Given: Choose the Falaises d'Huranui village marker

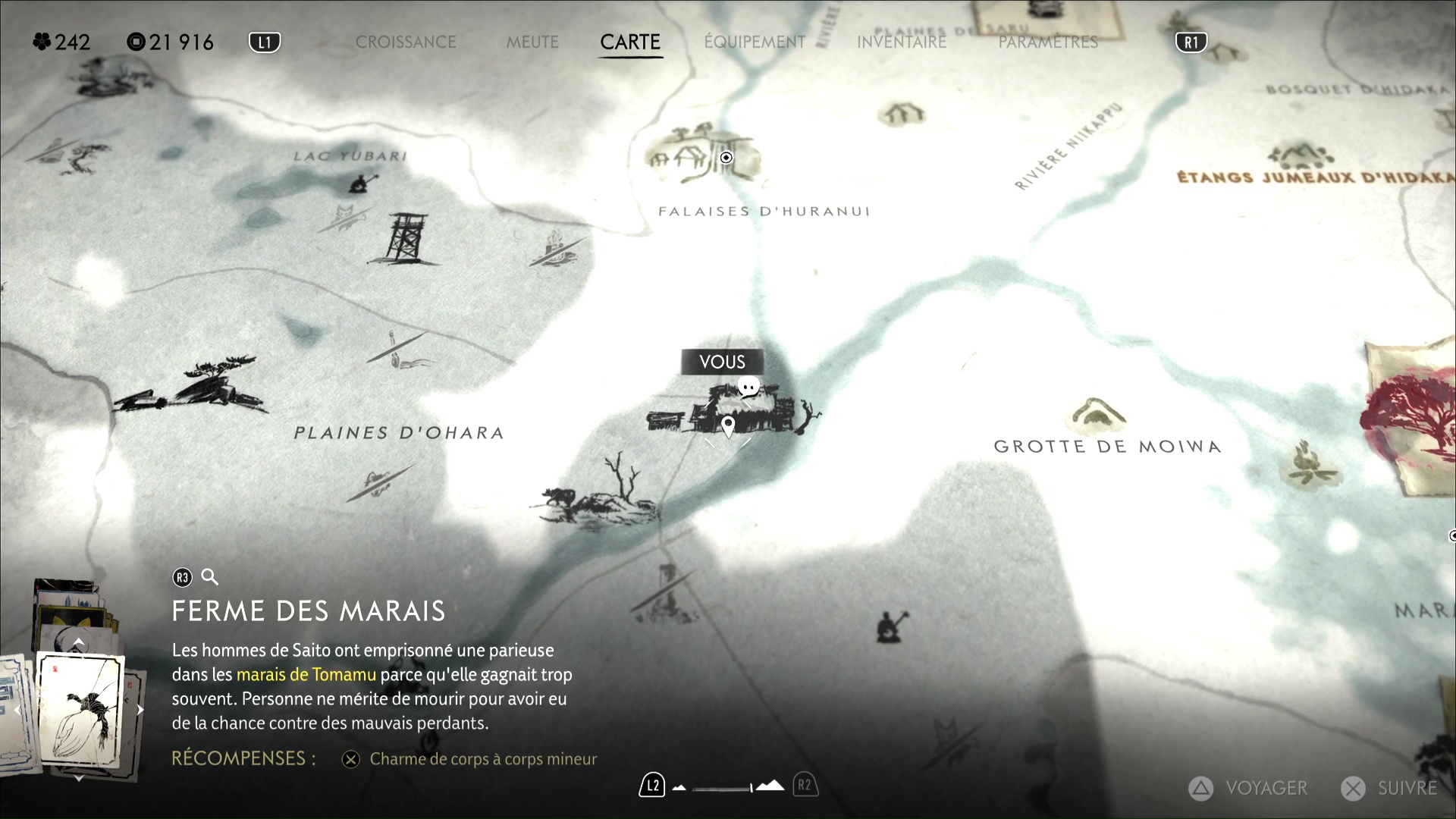Looking at the screenshot, I should [696, 155].
